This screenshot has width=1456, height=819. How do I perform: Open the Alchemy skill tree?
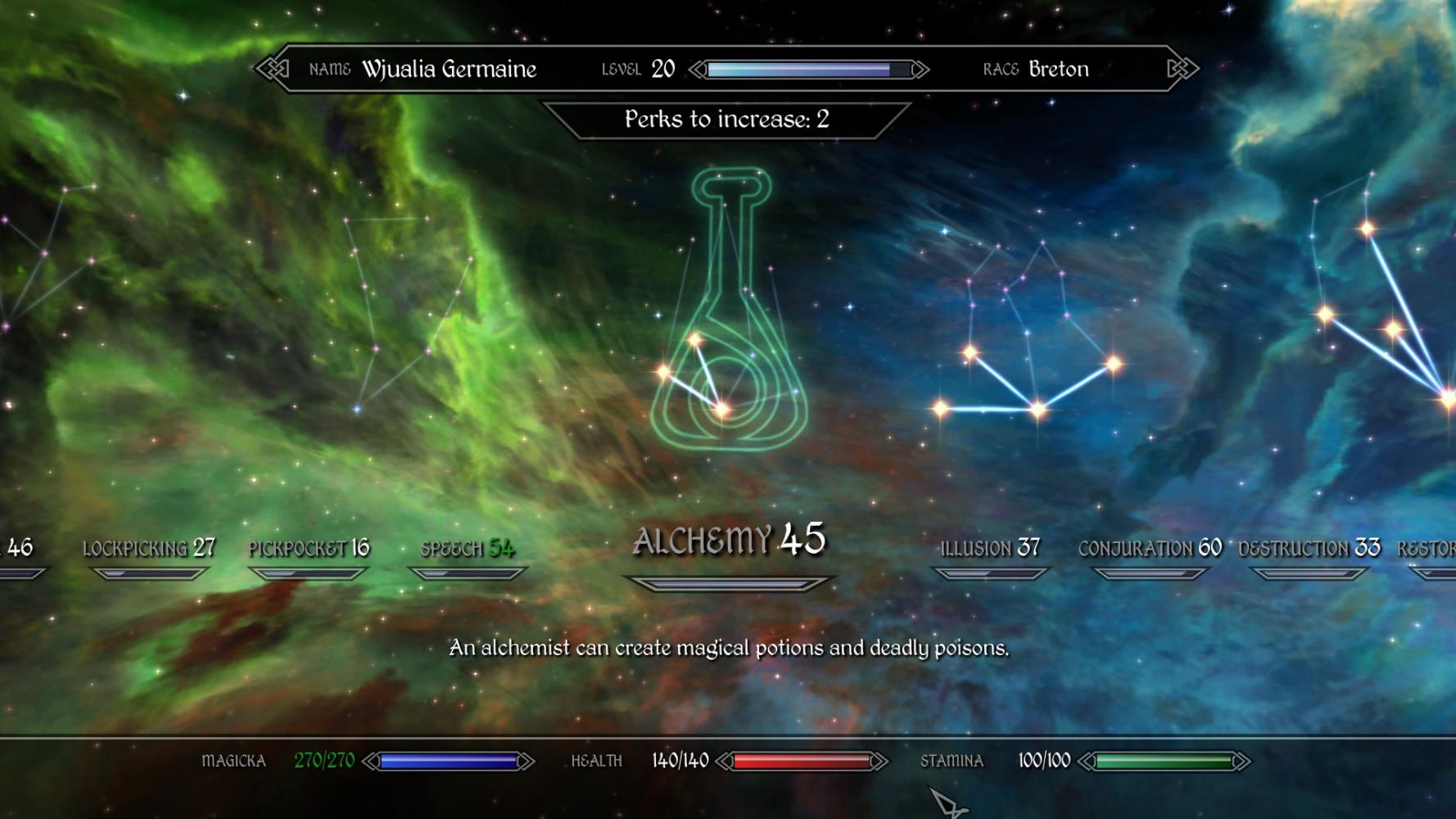[x=729, y=541]
